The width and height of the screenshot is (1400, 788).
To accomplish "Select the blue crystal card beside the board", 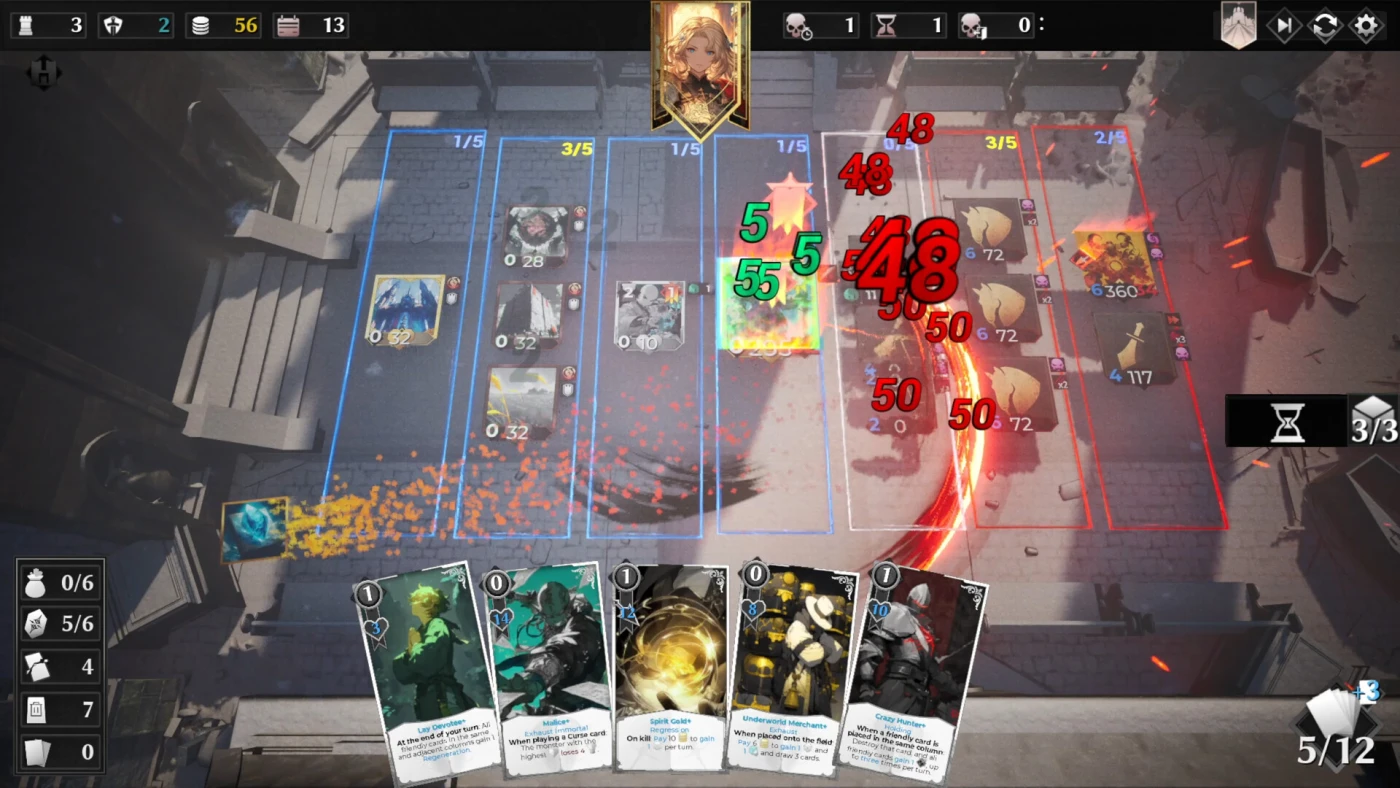I will [x=254, y=528].
